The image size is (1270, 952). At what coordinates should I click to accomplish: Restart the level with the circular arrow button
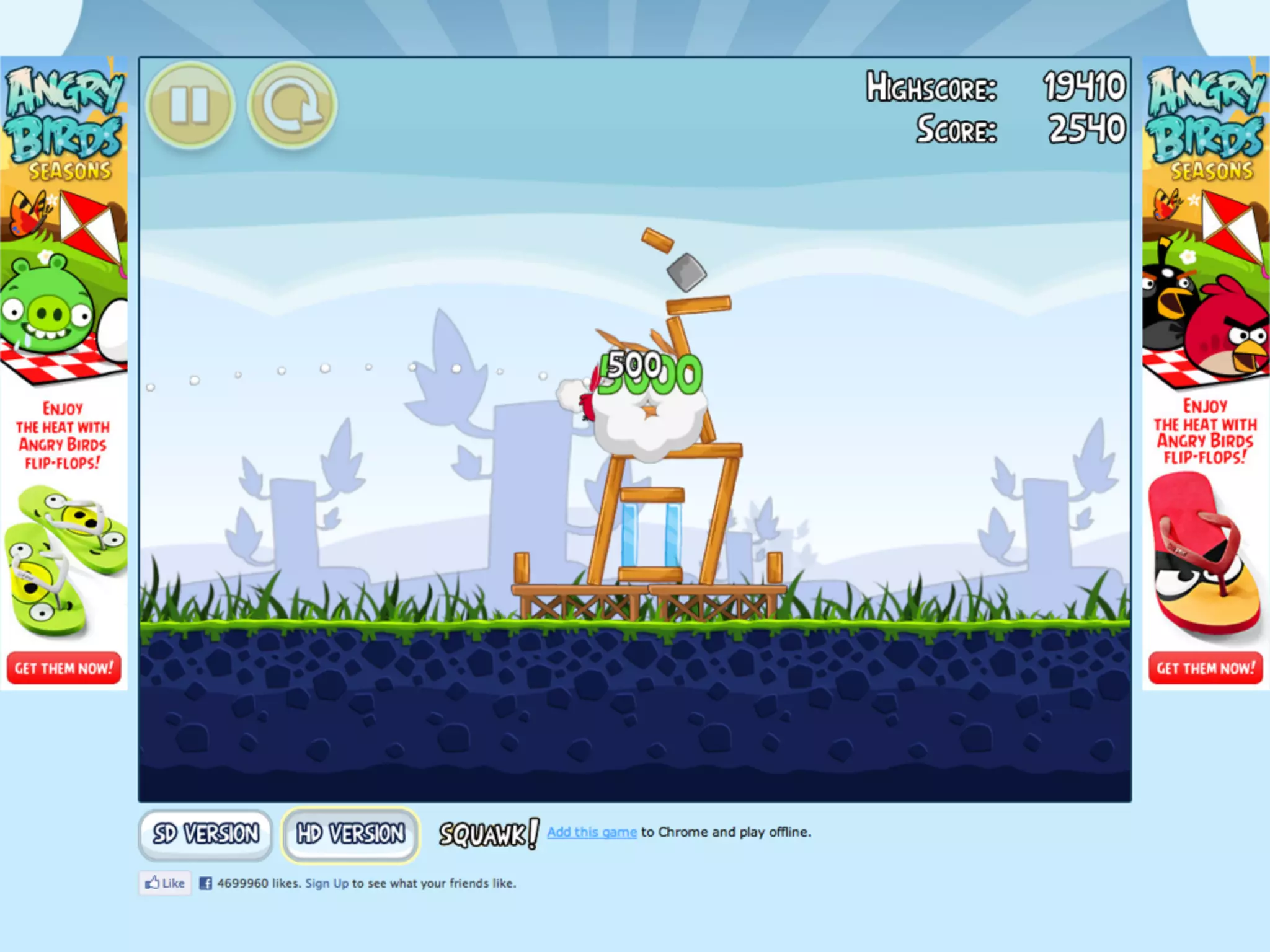pos(292,105)
